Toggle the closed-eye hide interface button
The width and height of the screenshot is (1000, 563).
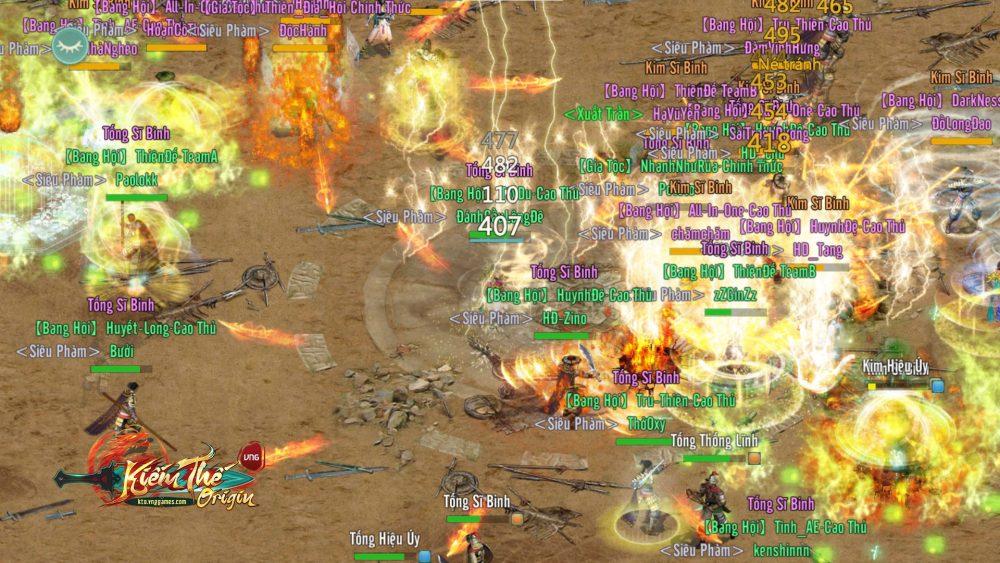coord(70,45)
